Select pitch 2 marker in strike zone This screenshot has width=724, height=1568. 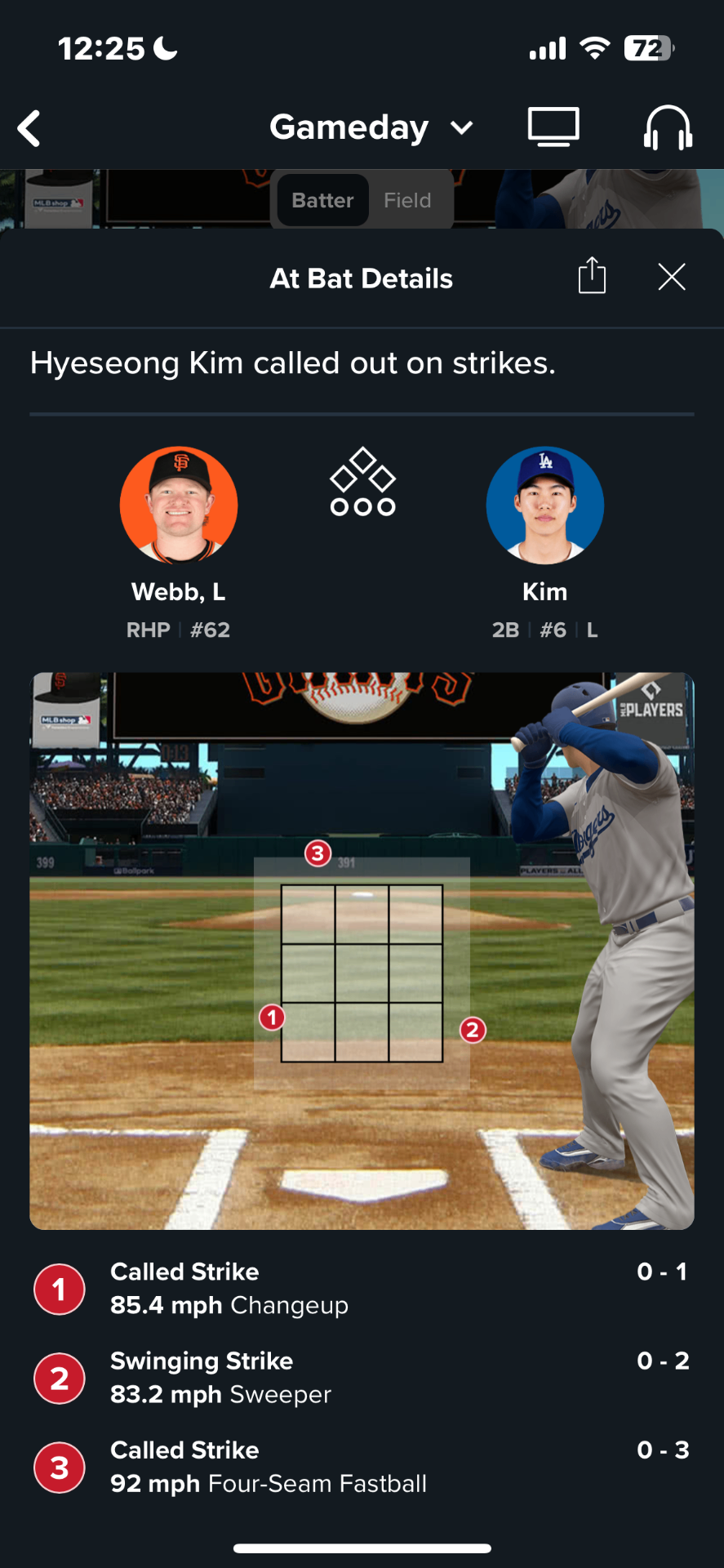click(x=473, y=1030)
